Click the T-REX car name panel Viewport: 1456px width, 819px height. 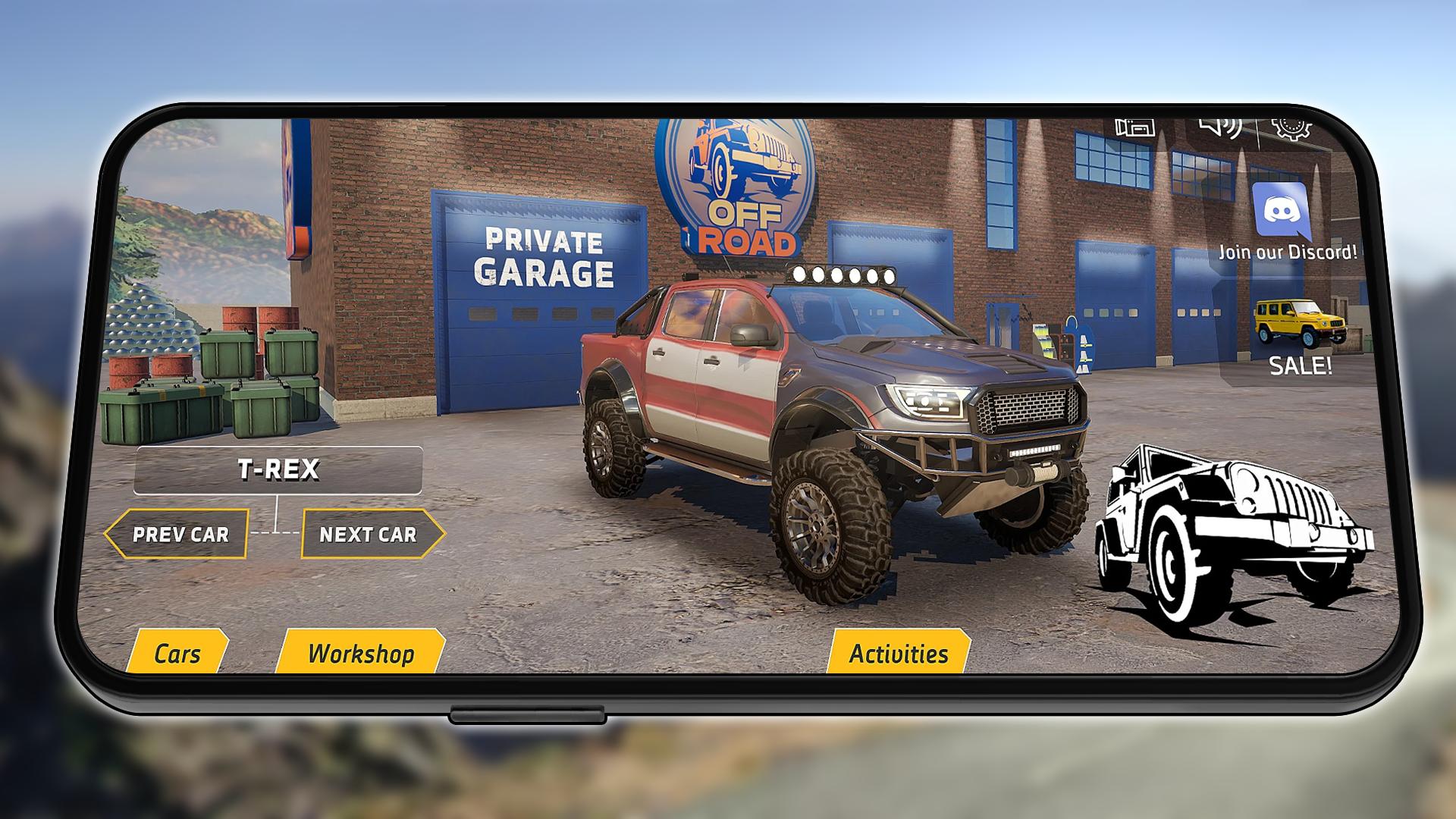point(278,470)
